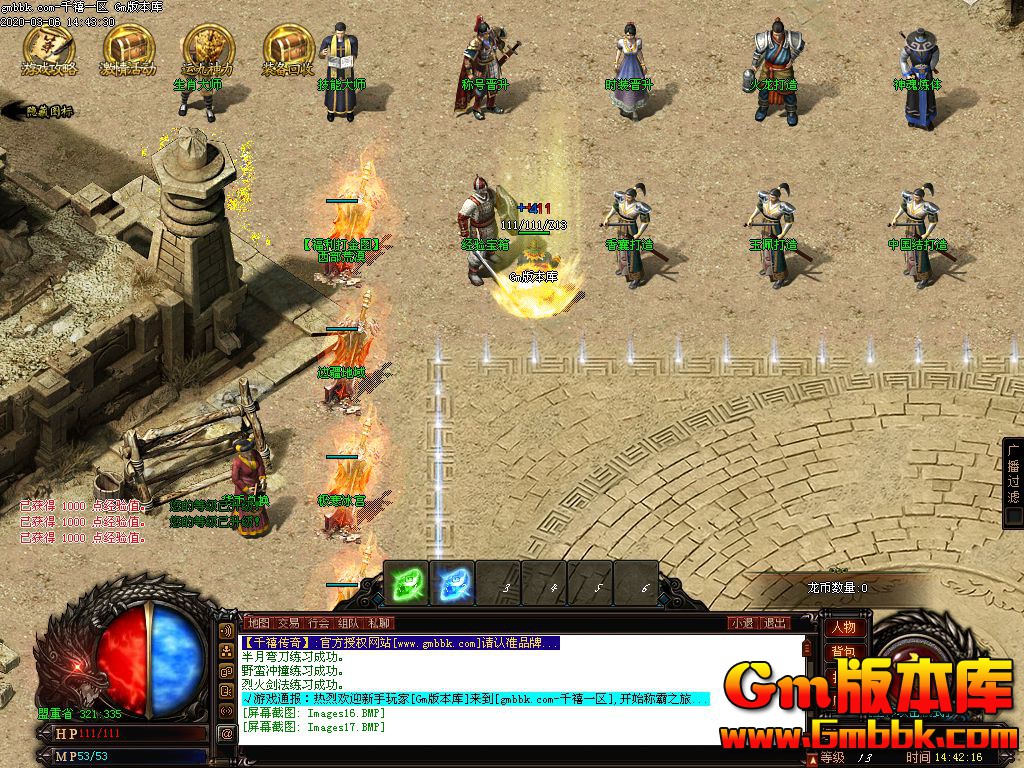Viewport: 1024px width, 768px height.
Task: Activate the green skill in hotbar
Action: tap(407, 583)
